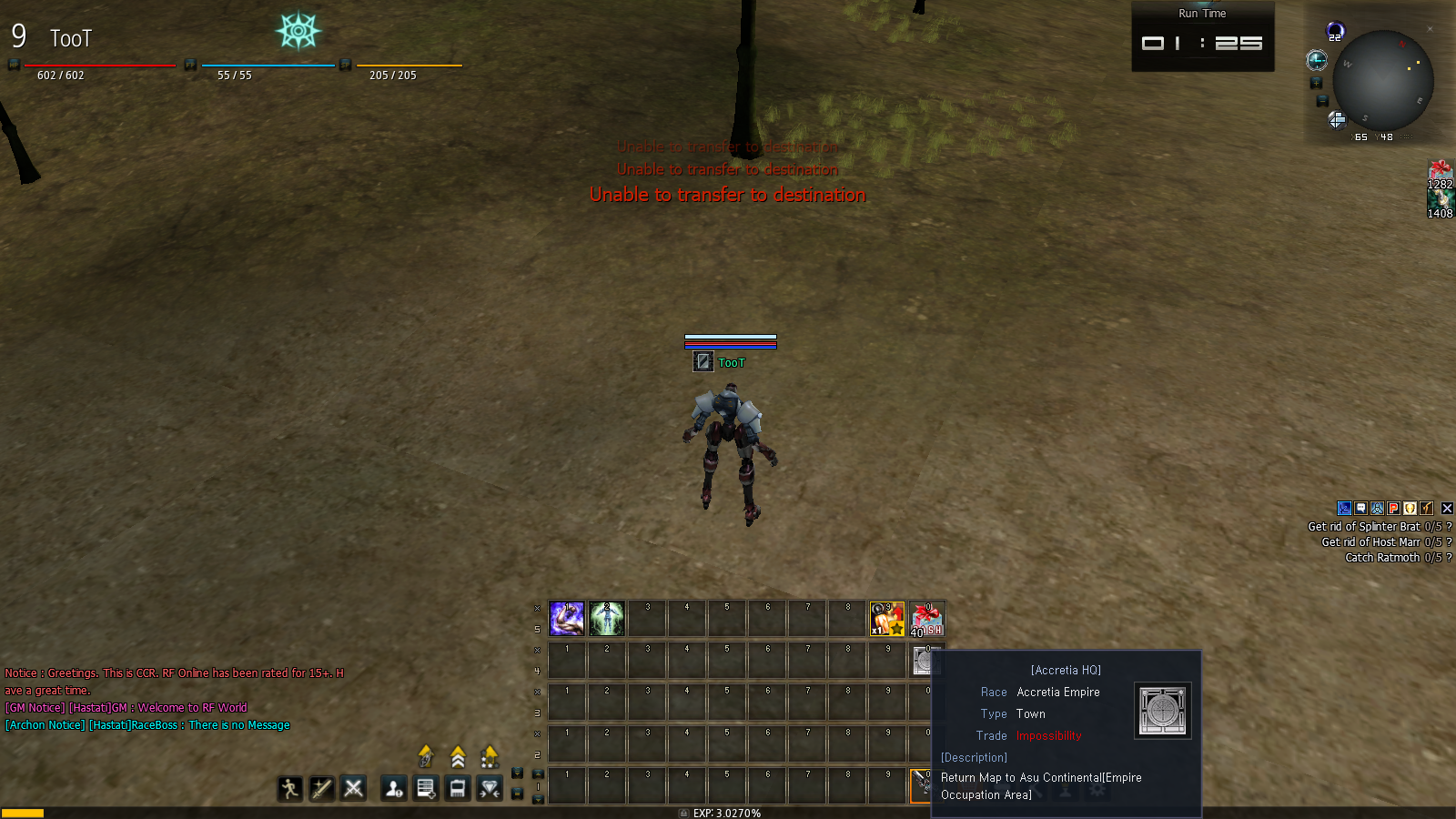Open the diamond icon menu button
The width and height of the screenshot is (1456, 819).
(x=490, y=788)
